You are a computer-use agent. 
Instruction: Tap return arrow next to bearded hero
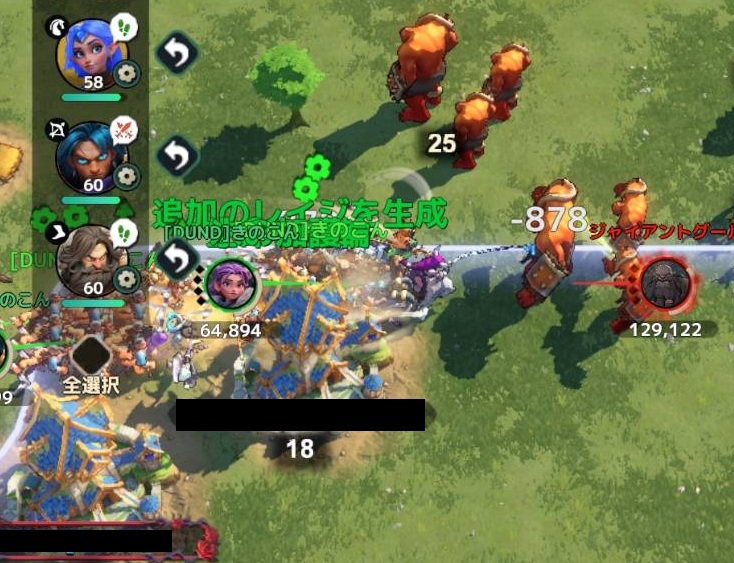(x=176, y=259)
